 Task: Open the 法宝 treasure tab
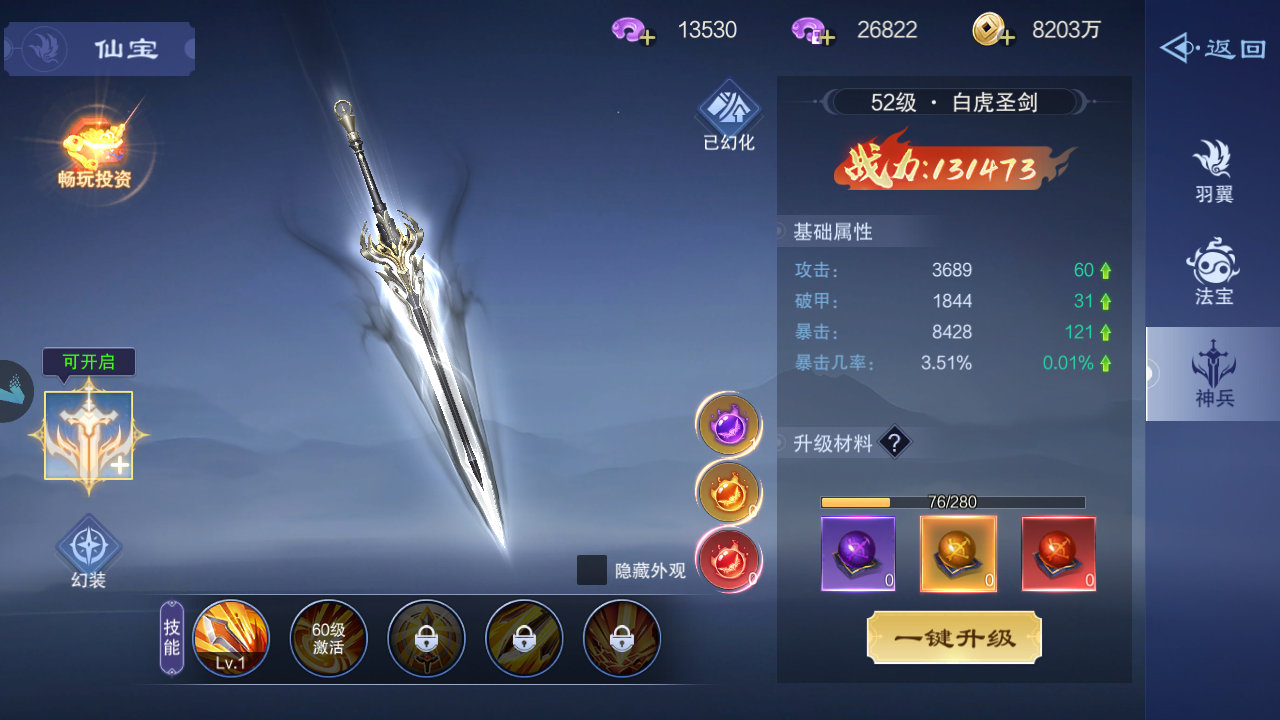coord(1213,272)
